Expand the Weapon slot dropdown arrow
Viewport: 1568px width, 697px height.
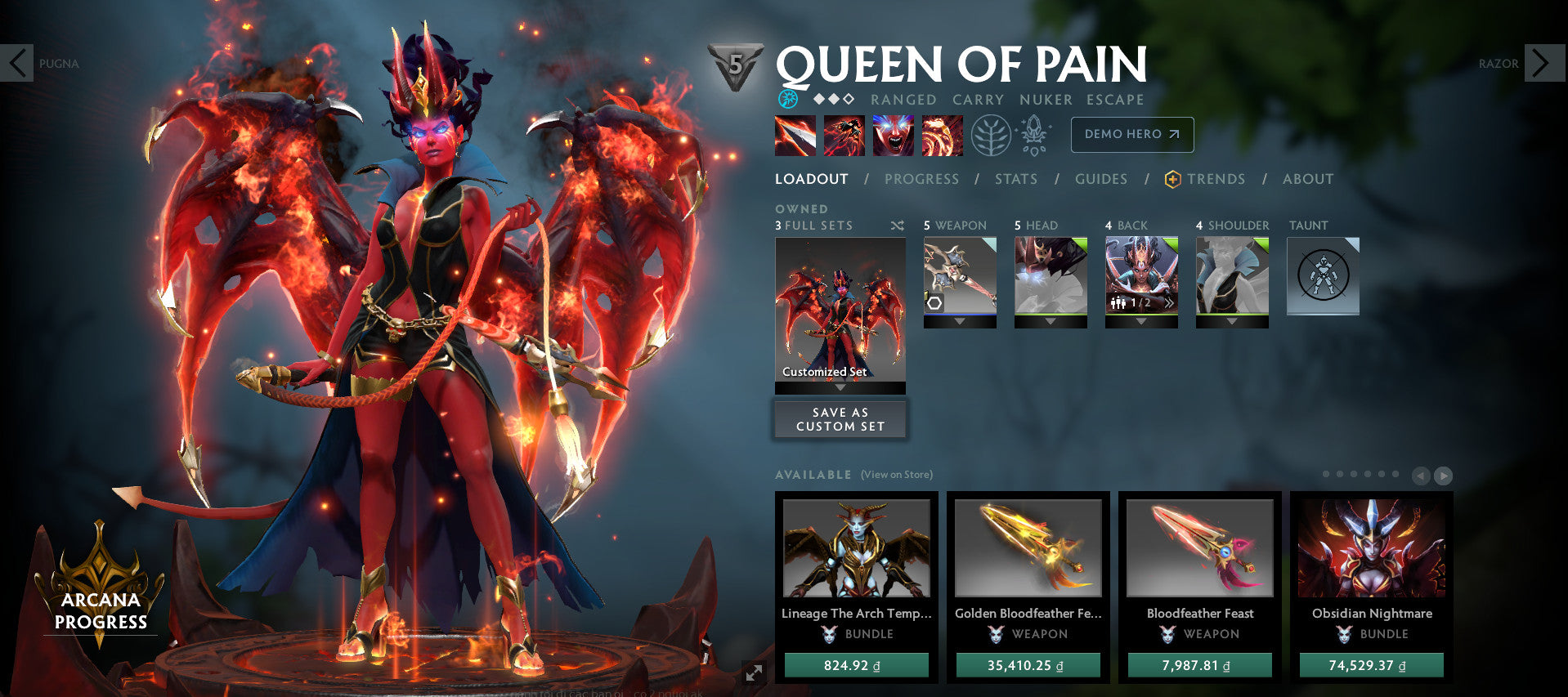(x=960, y=322)
